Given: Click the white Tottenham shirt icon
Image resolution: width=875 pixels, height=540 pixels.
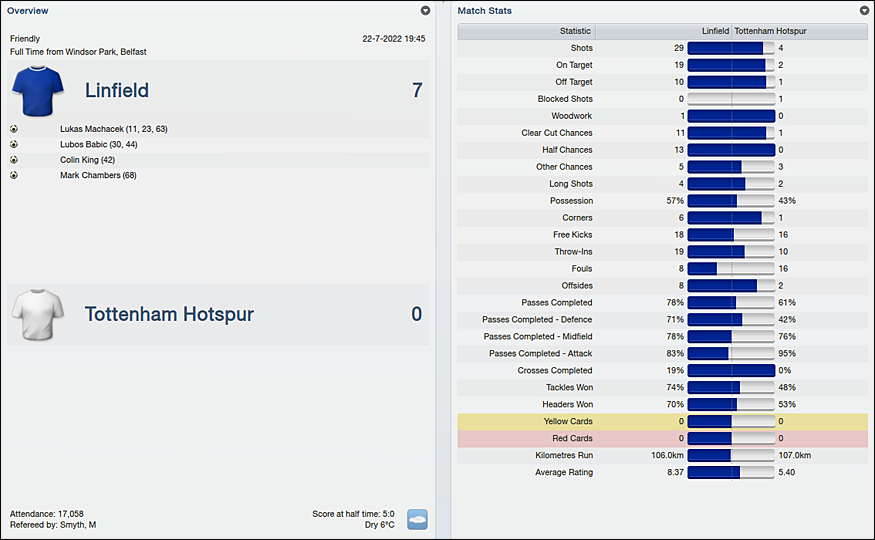Looking at the screenshot, I should [x=38, y=315].
